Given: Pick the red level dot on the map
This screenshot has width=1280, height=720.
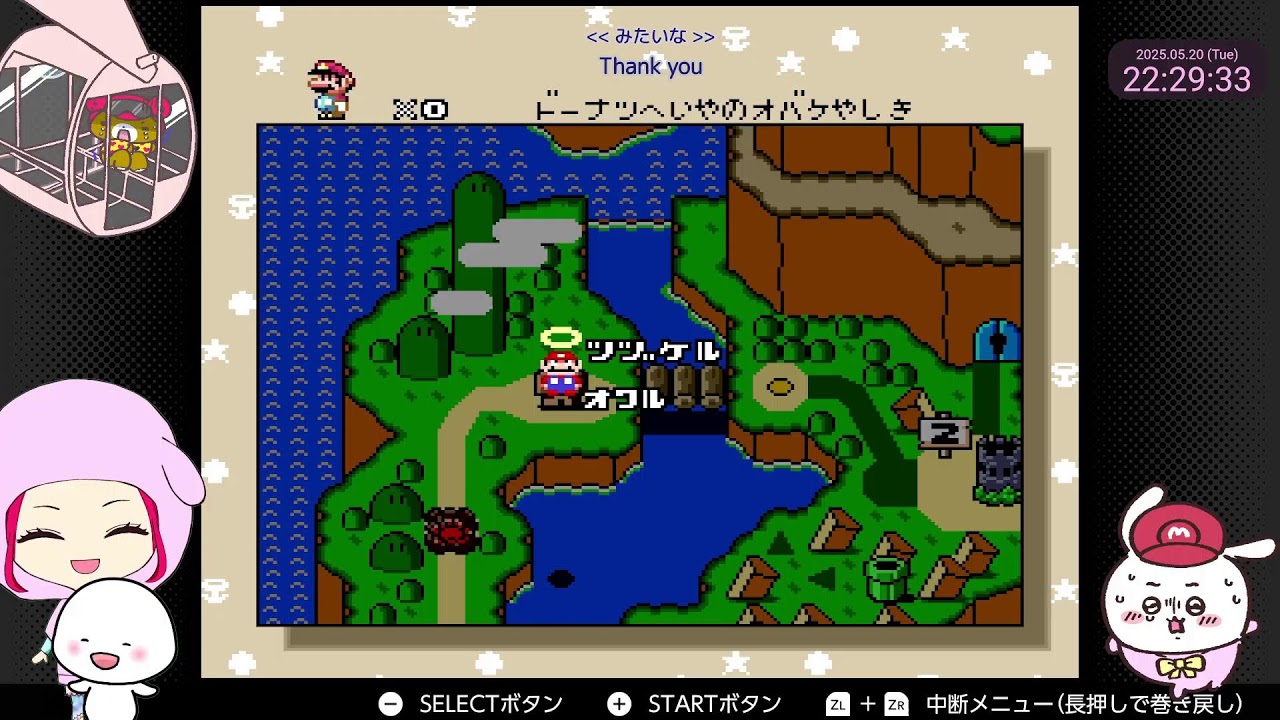Looking at the screenshot, I should 451,530.
